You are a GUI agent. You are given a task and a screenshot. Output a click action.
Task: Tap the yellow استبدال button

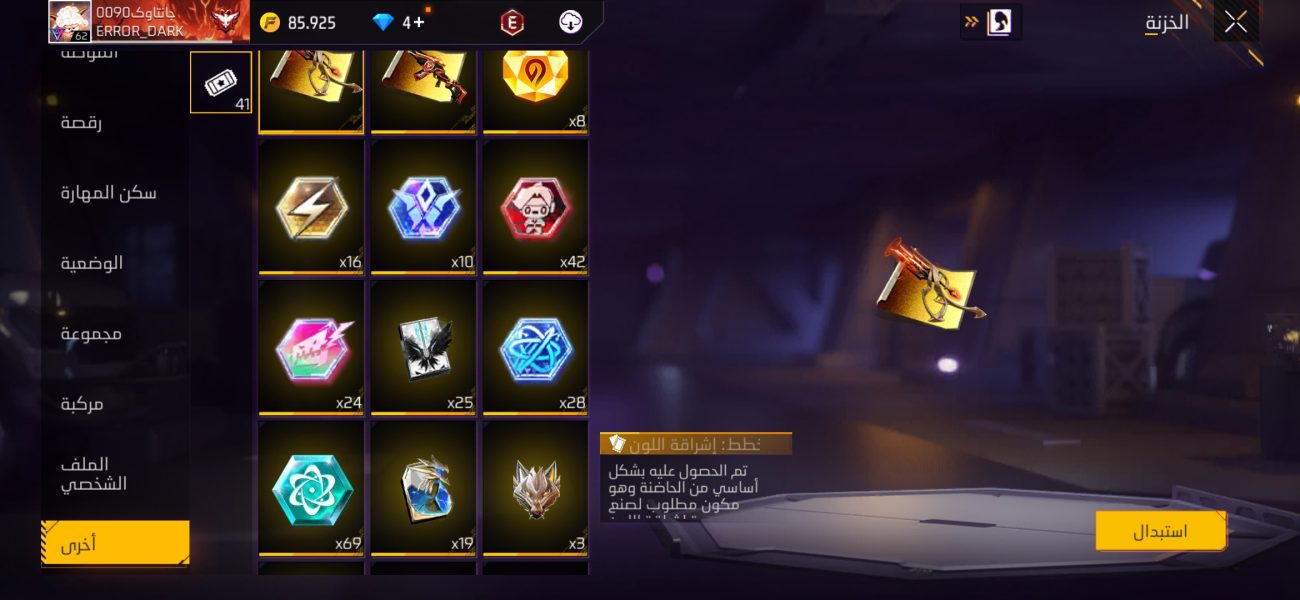1160,531
